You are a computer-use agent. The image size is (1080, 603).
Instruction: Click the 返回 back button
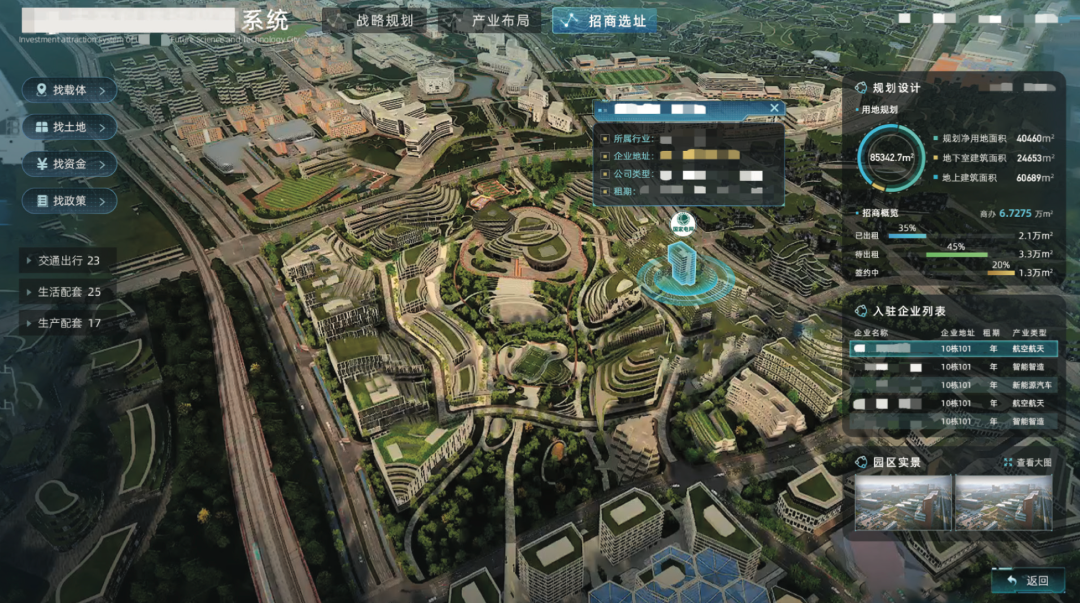coord(1028,580)
